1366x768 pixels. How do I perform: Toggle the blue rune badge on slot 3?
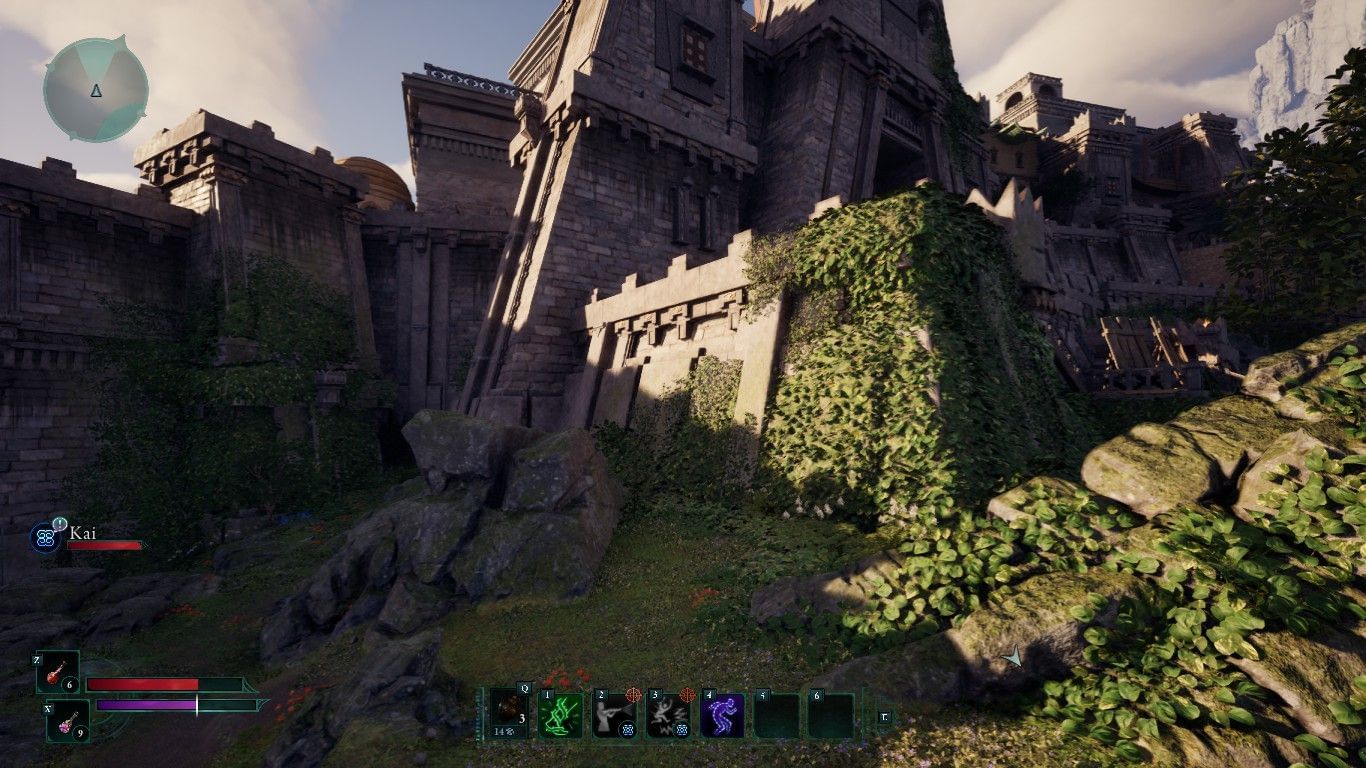click(x=683, y=729)
